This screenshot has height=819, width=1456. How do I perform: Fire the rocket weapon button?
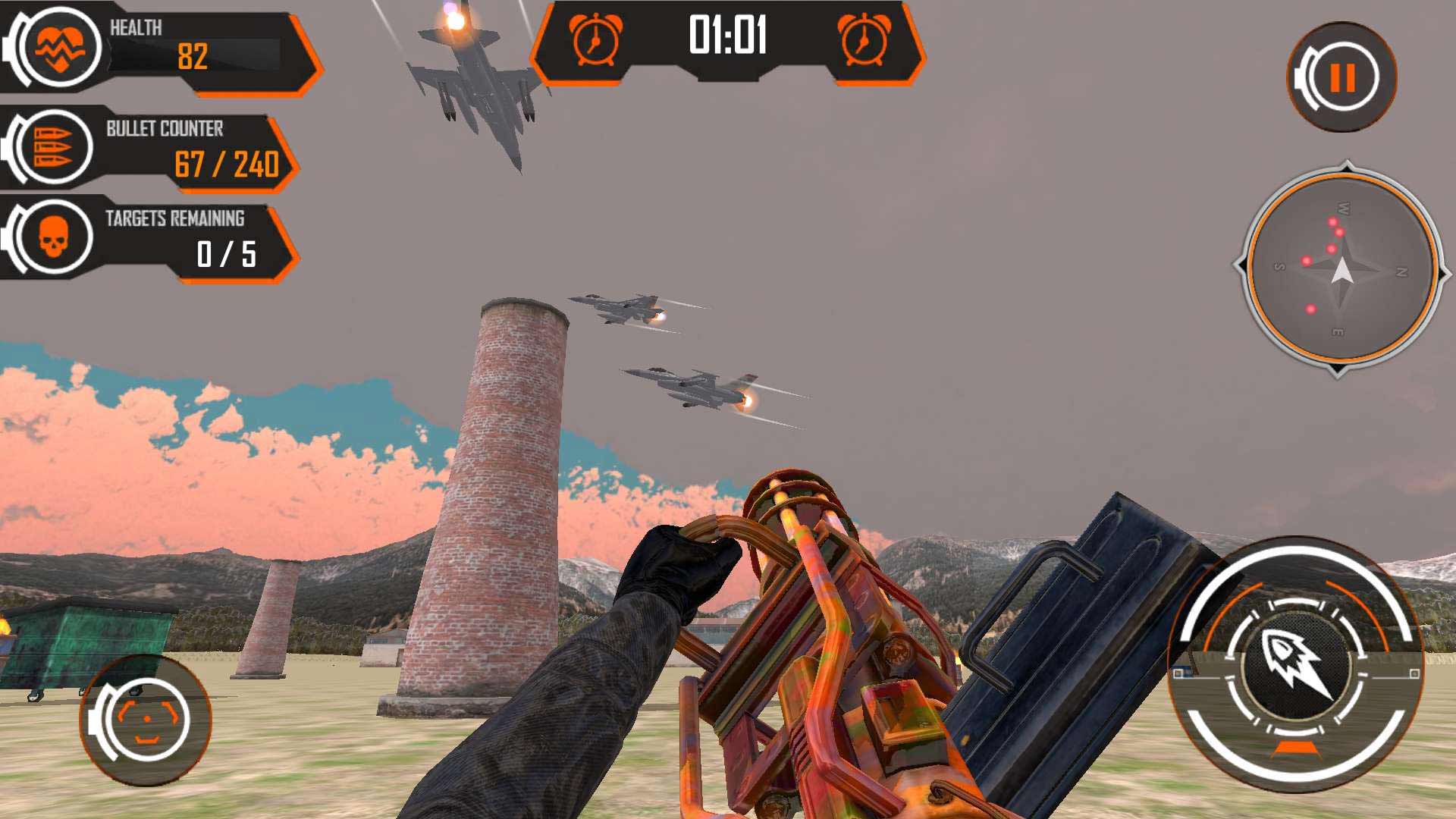[x=1295, y=664]
